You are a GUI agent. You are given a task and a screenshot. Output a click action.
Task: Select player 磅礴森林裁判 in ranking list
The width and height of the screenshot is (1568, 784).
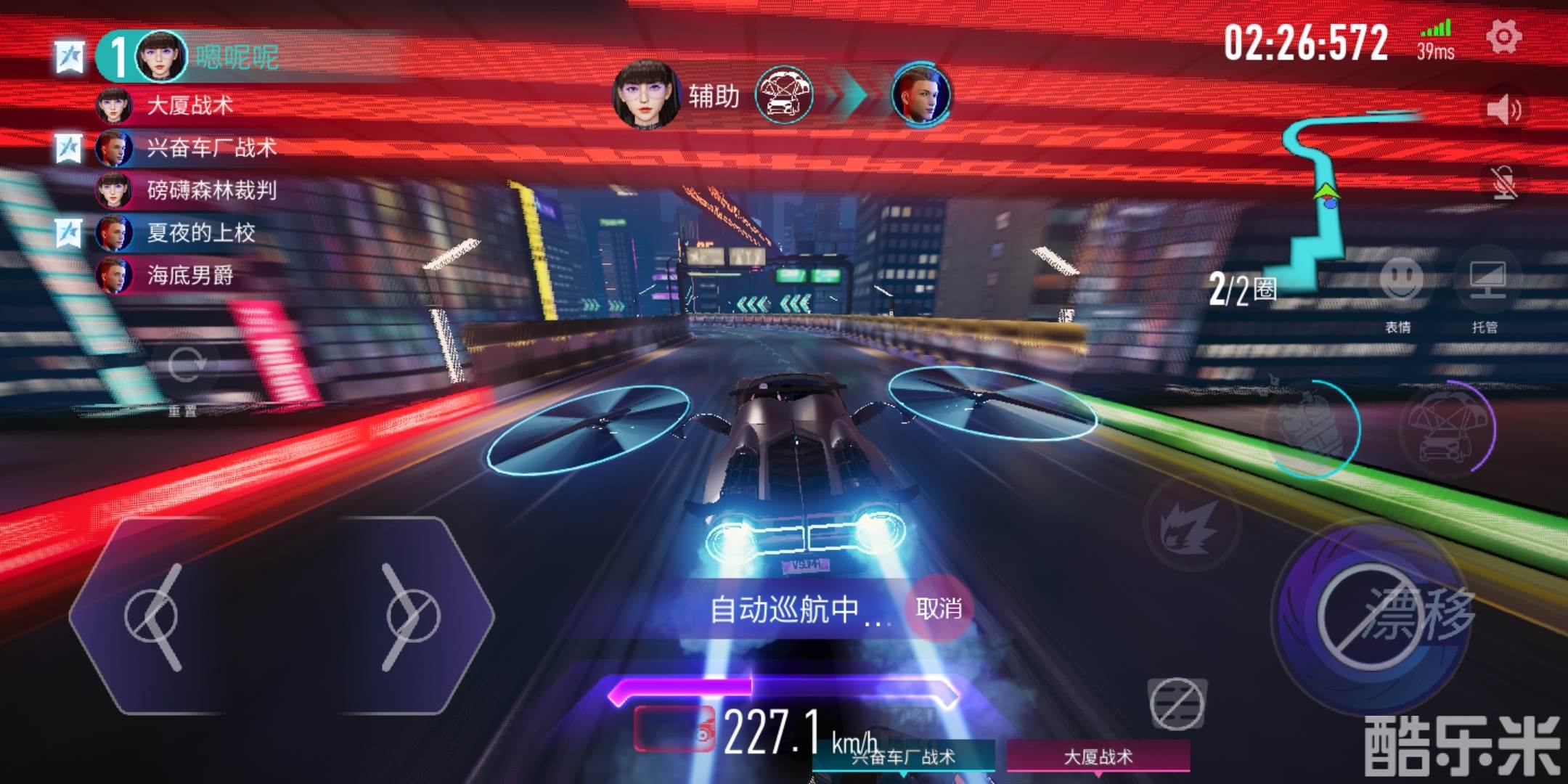tap(211, 190)
